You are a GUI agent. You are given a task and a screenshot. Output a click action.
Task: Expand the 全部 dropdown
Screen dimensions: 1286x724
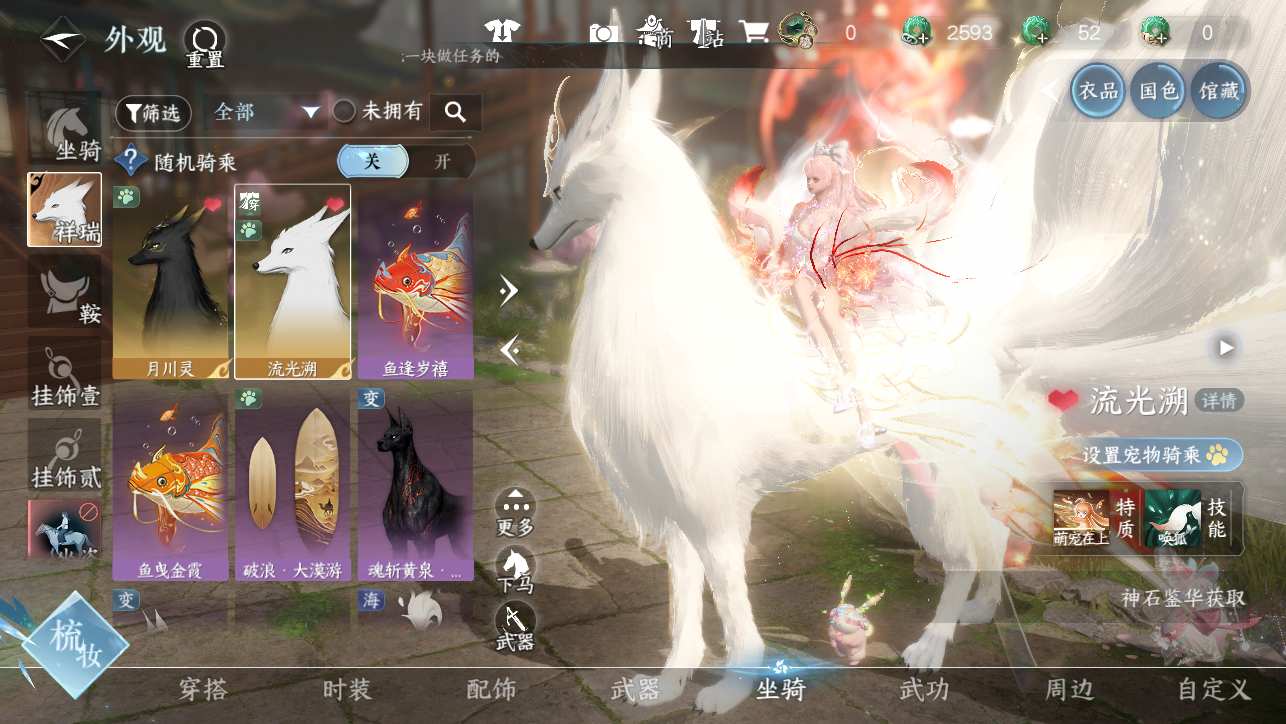[266, 112]
